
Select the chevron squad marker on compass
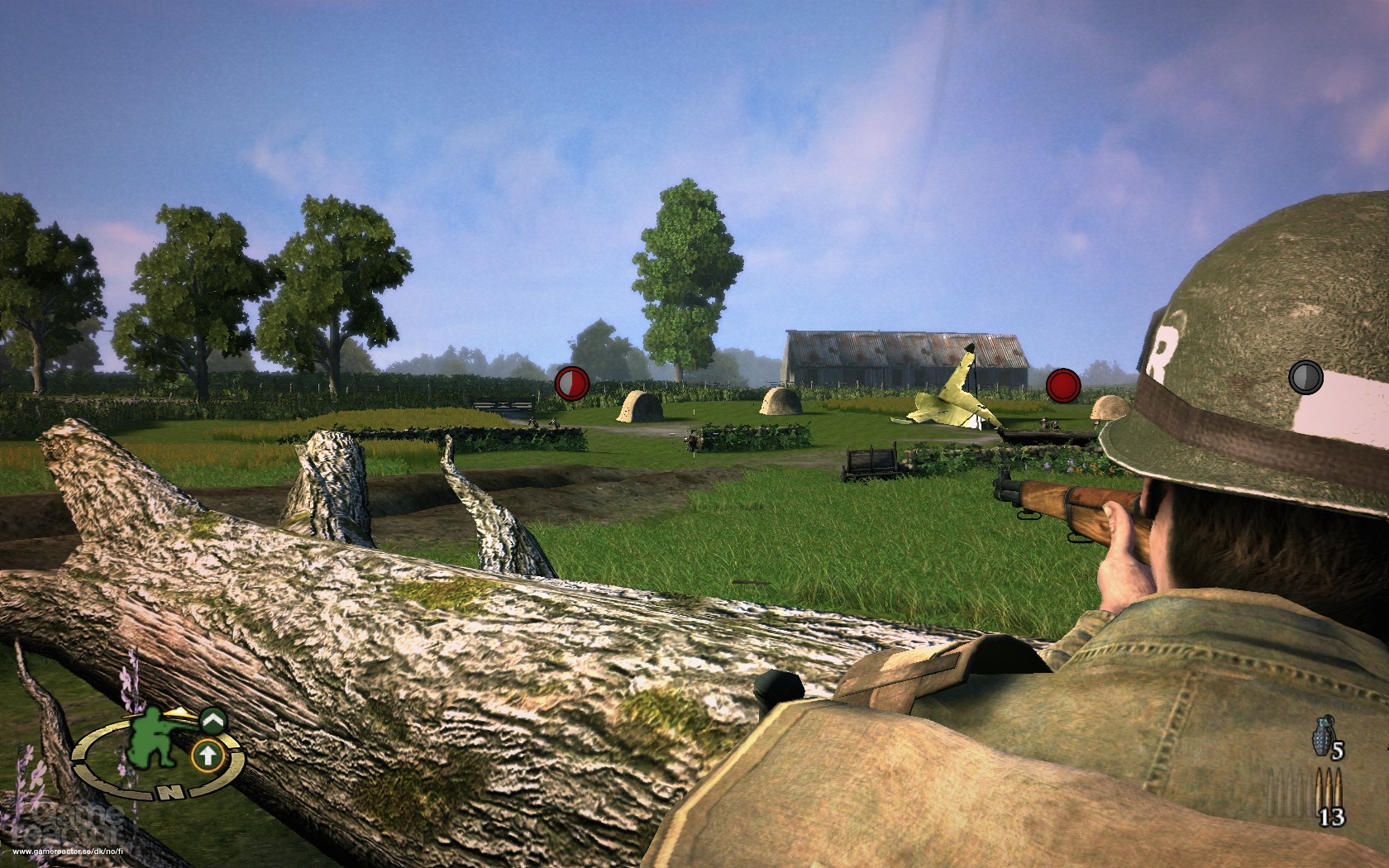212,721
